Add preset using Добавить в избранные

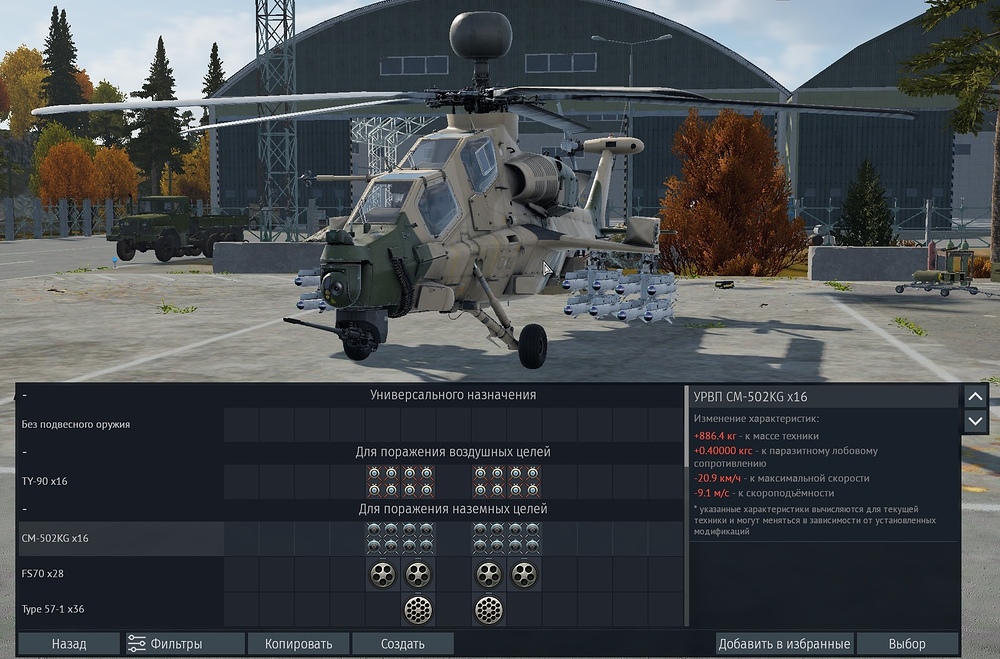[785, 644]
